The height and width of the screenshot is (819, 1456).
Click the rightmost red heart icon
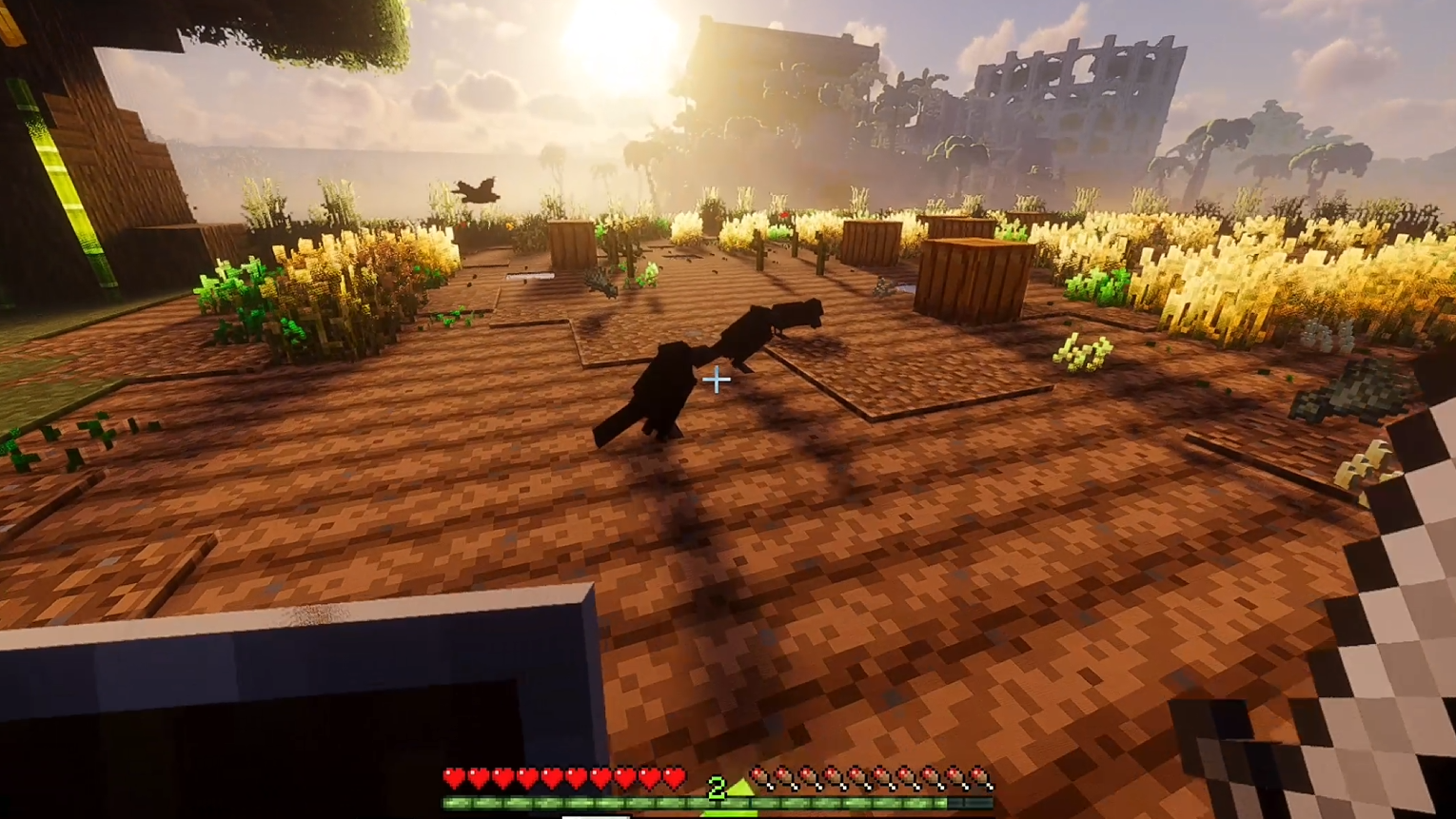pyautogui.click(x=677, y=777)
